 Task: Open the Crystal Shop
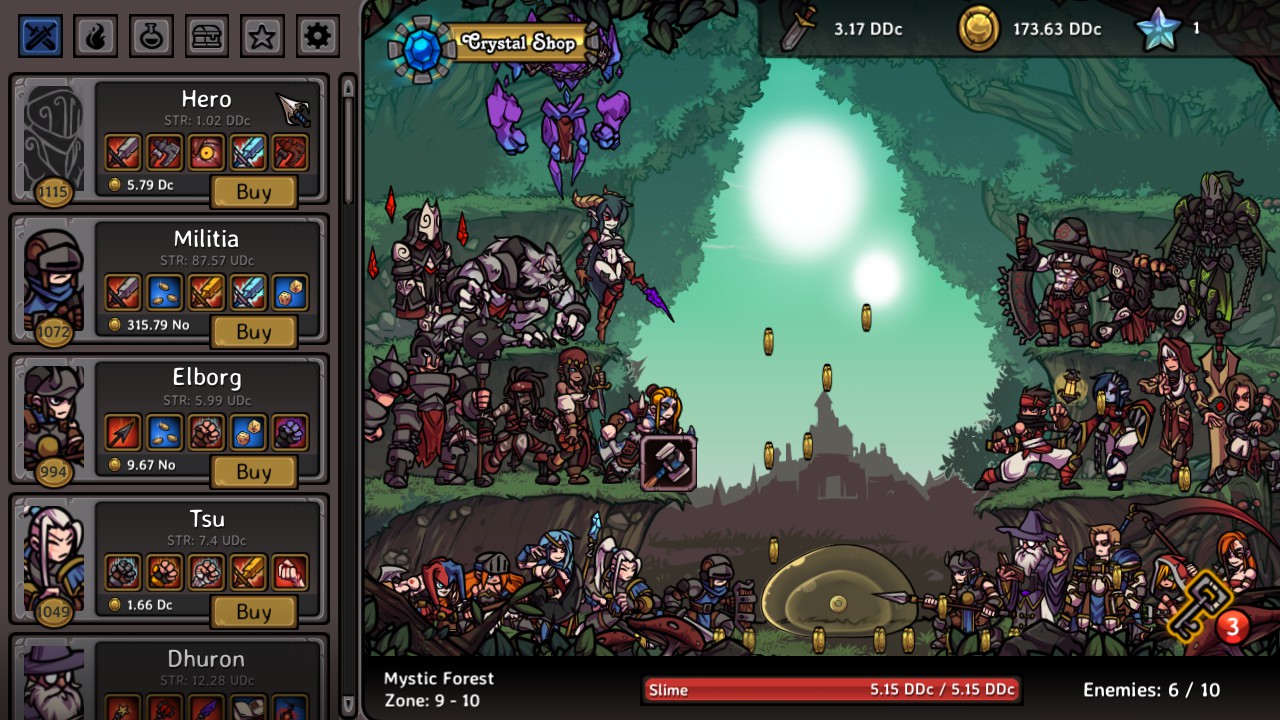point(518,43)
